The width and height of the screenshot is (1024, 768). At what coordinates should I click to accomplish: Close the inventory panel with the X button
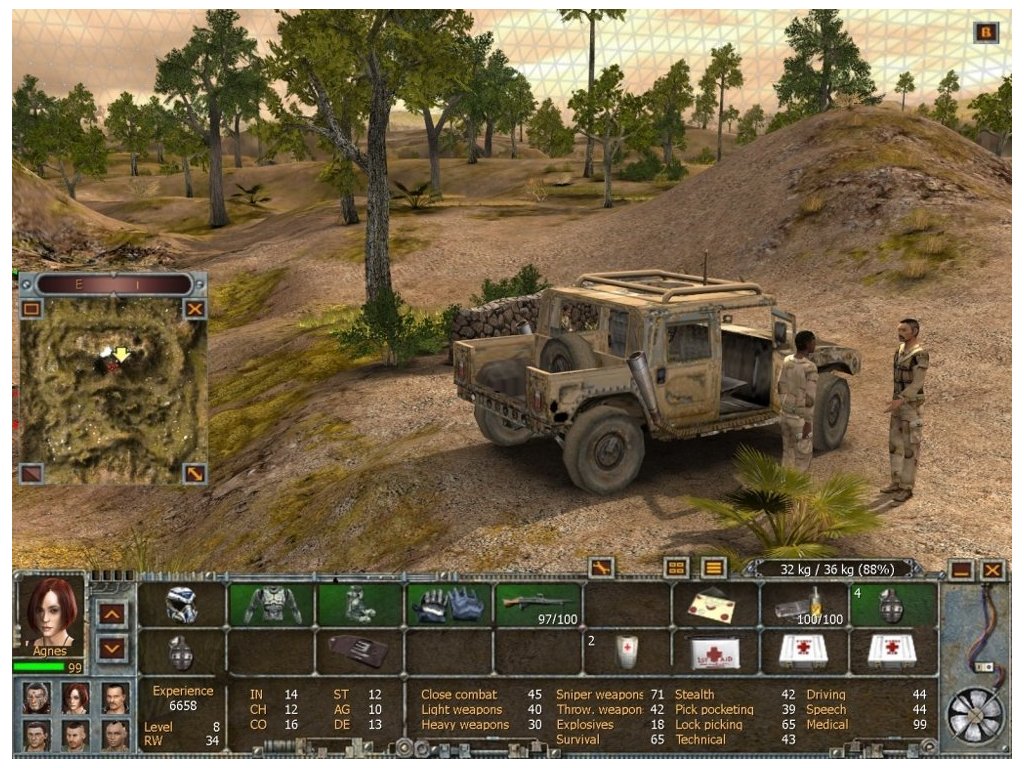point(992,570)
